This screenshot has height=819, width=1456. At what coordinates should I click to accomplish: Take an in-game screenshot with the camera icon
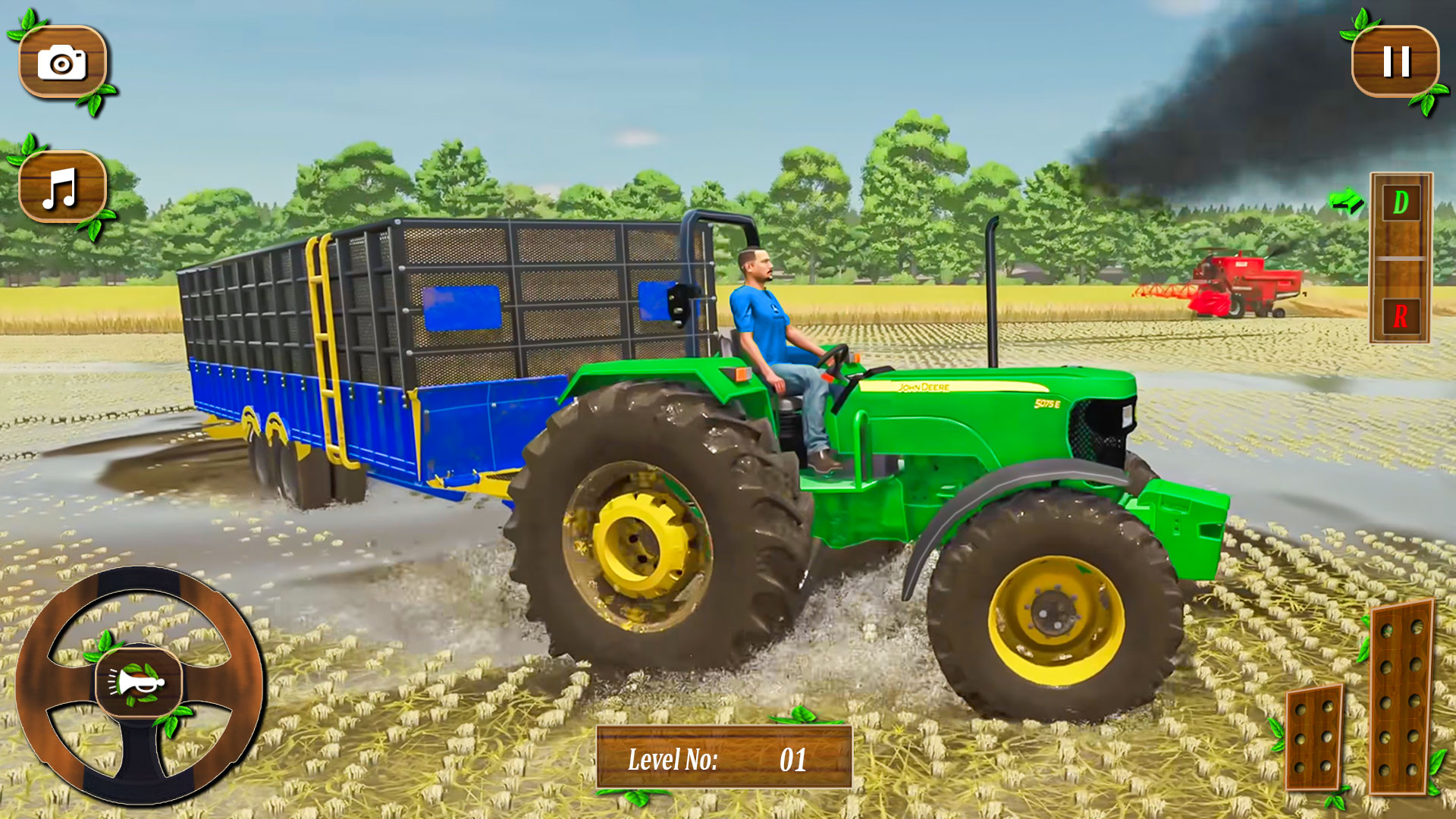pos(62,62)
